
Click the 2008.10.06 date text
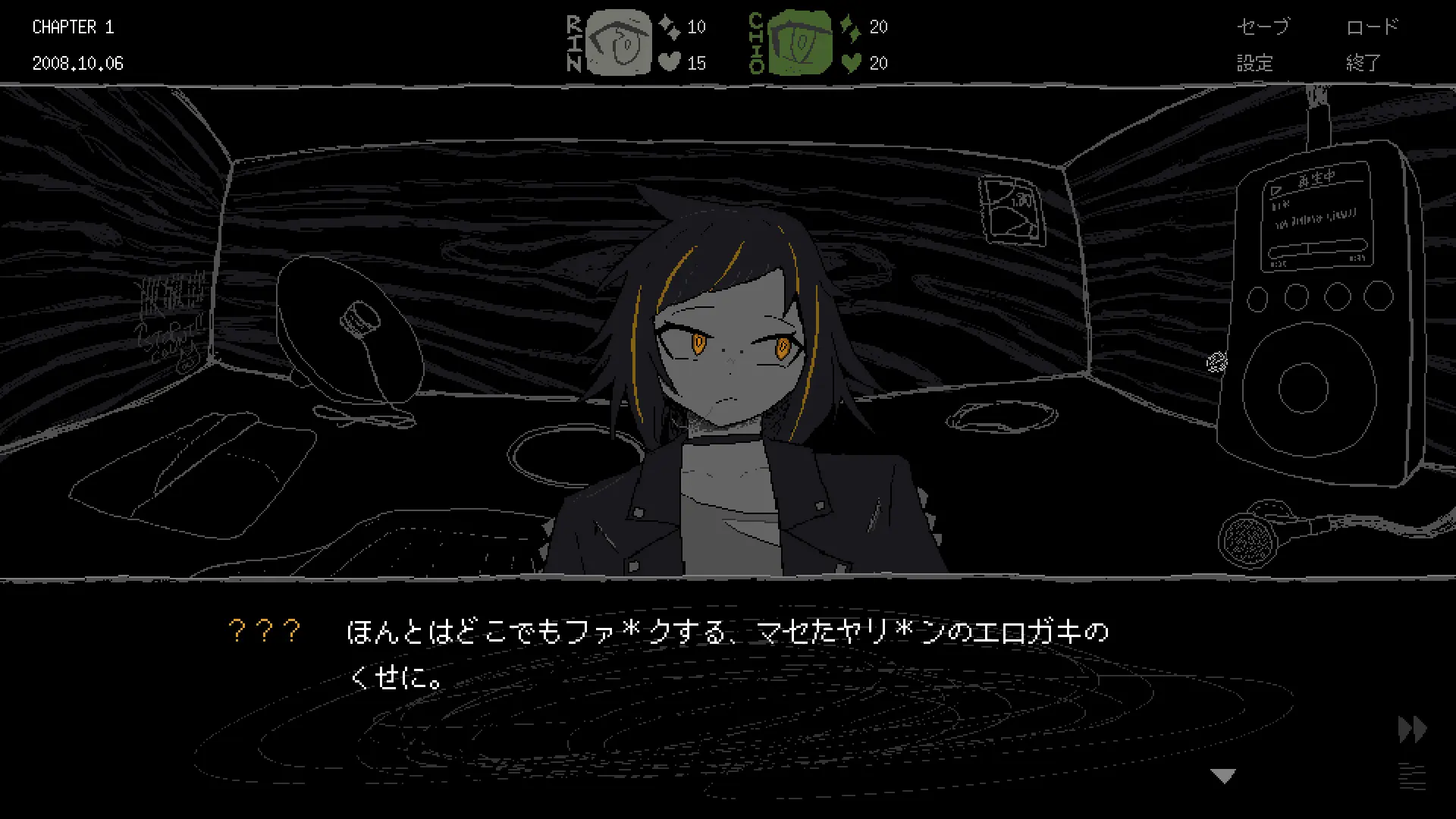[80, 63]
